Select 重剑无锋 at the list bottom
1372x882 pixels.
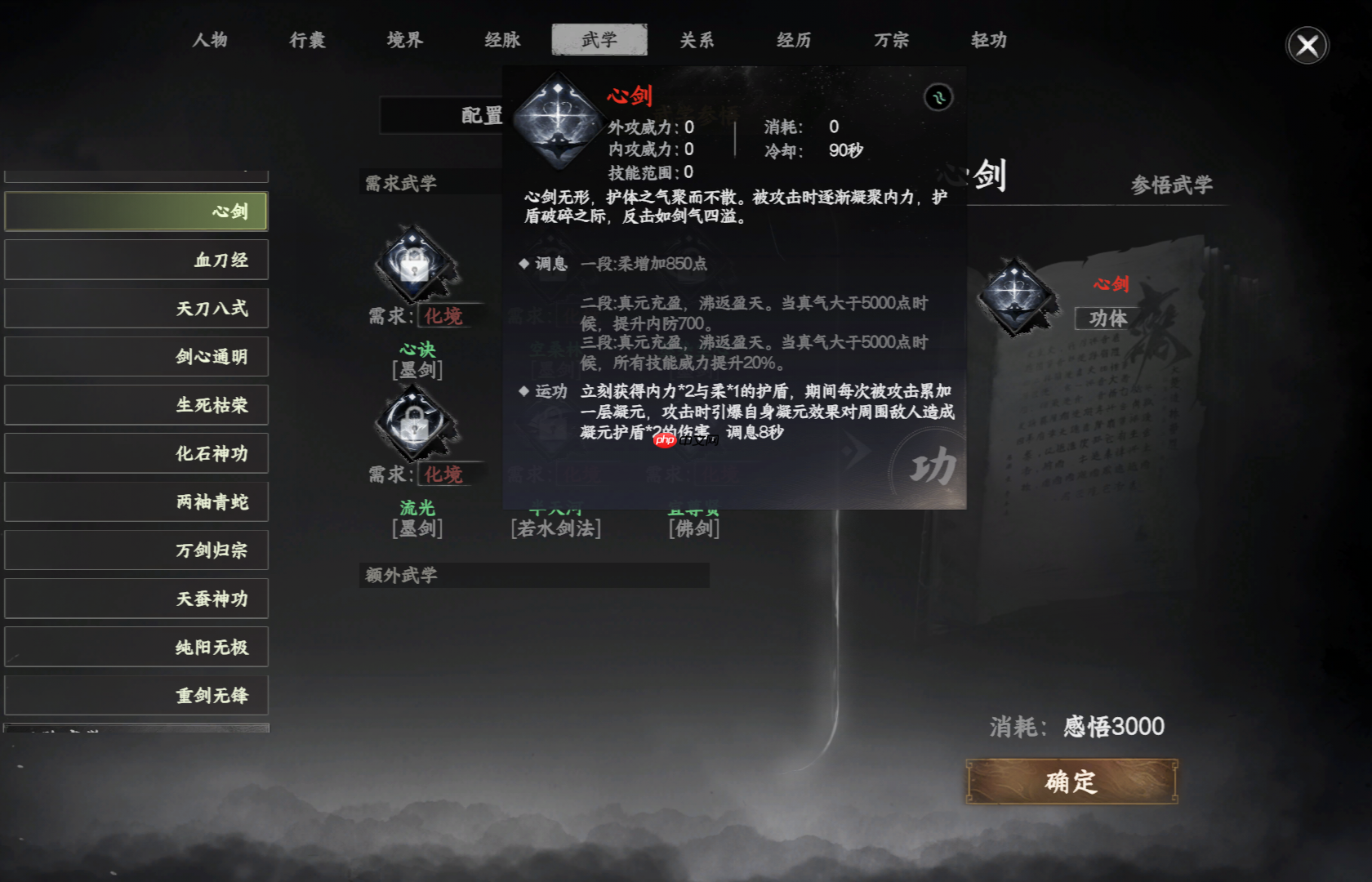click(136, 694)
